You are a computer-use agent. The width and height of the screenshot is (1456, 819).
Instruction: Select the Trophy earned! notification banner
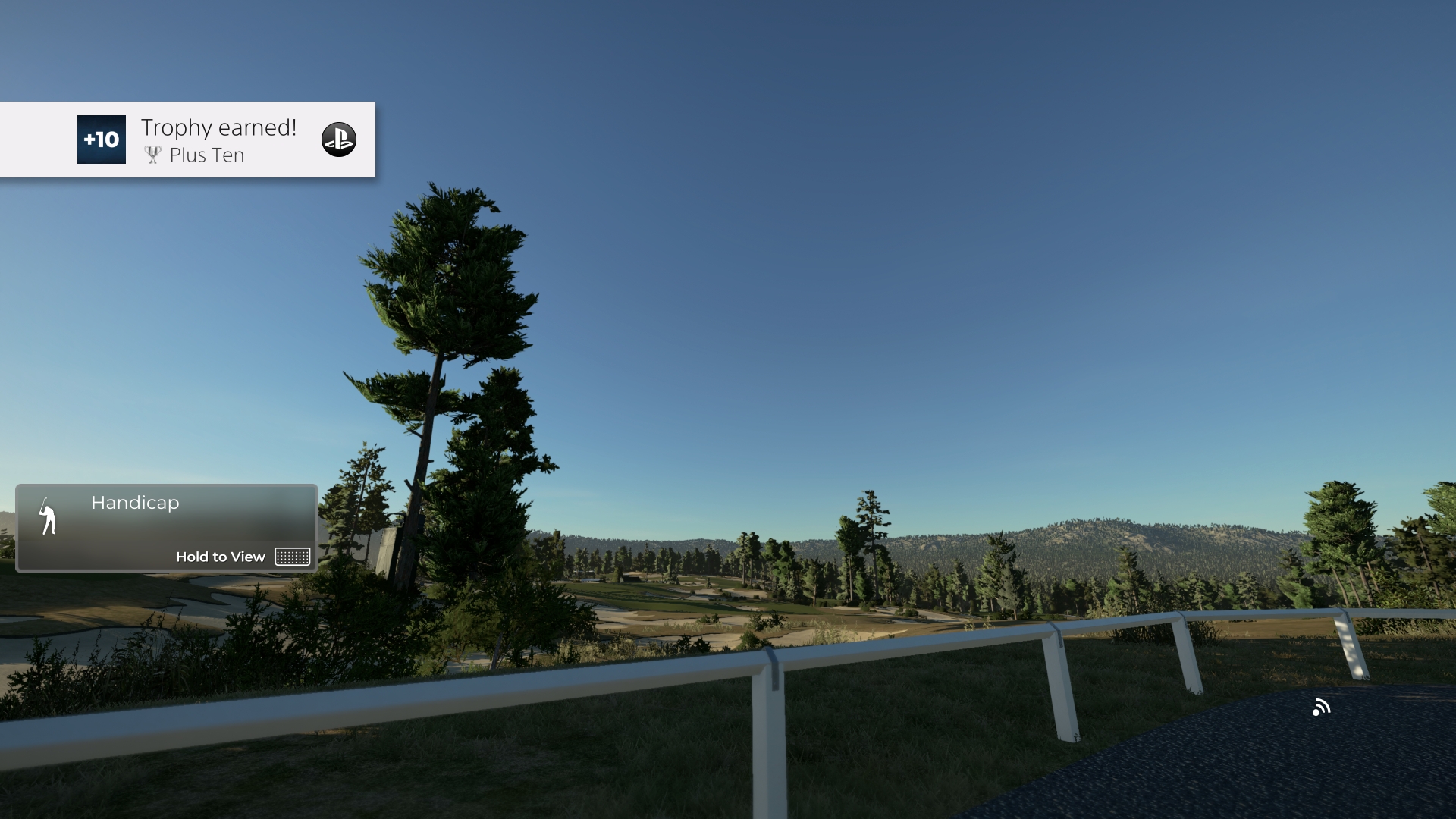[187, 140]
